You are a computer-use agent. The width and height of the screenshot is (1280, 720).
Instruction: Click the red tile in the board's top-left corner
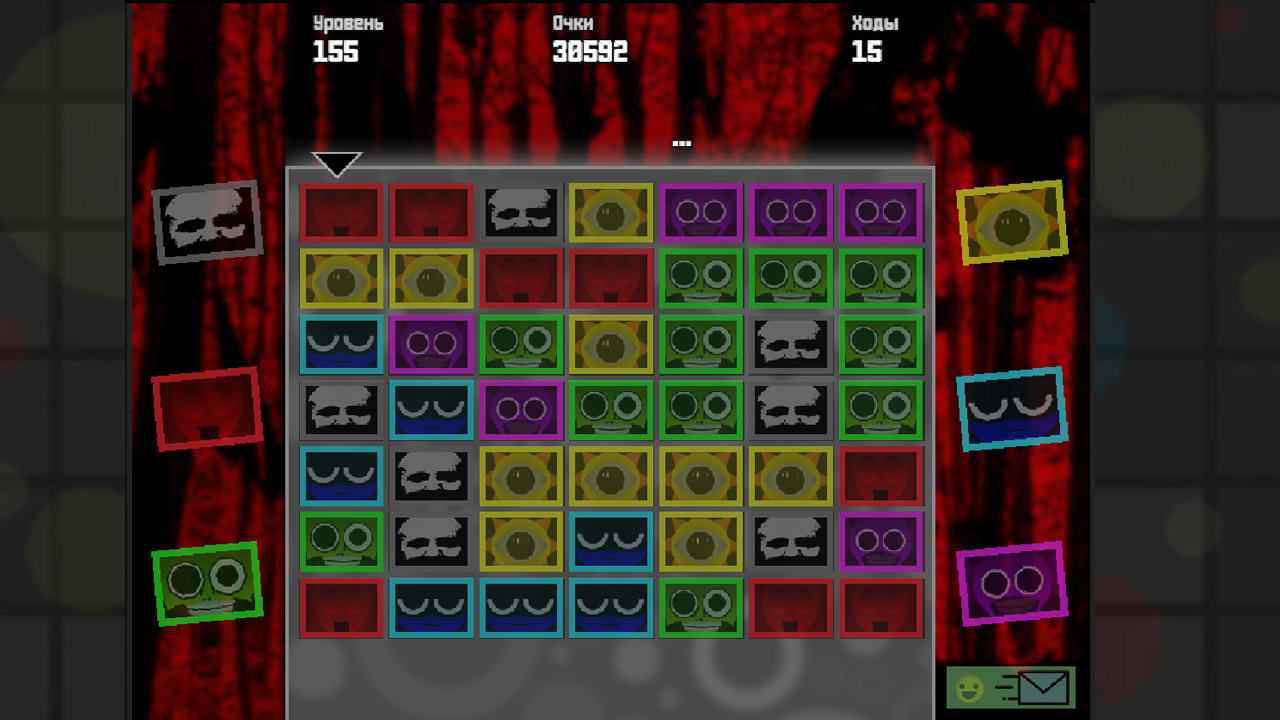pyautogui.click(x=341, y=212)
